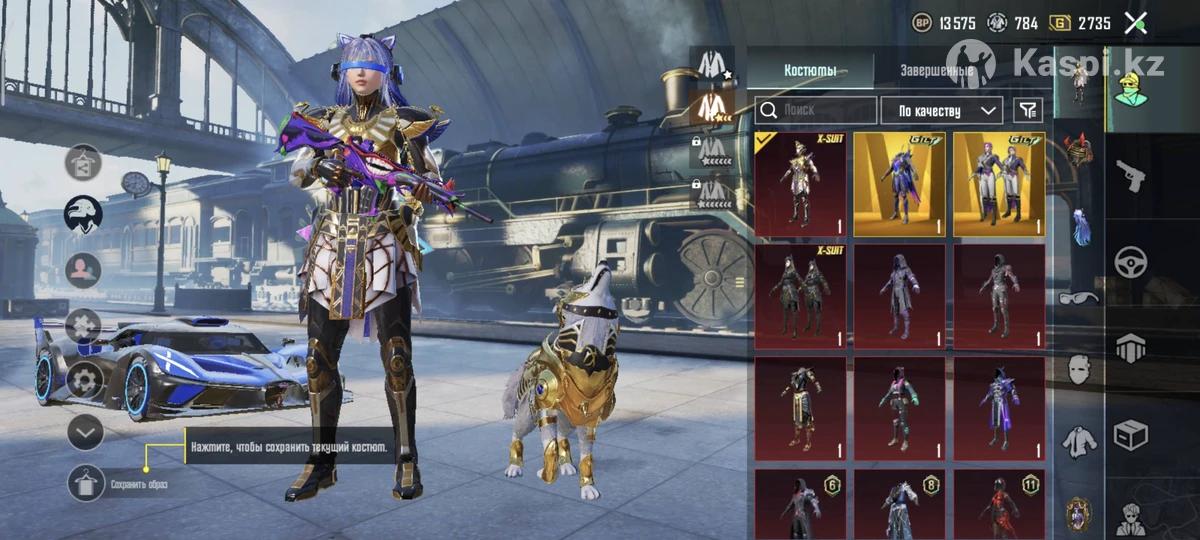Open the Завершенные tab
Image resolution: width=1200 pixels, height=540 pixels.
pos(937,71)
